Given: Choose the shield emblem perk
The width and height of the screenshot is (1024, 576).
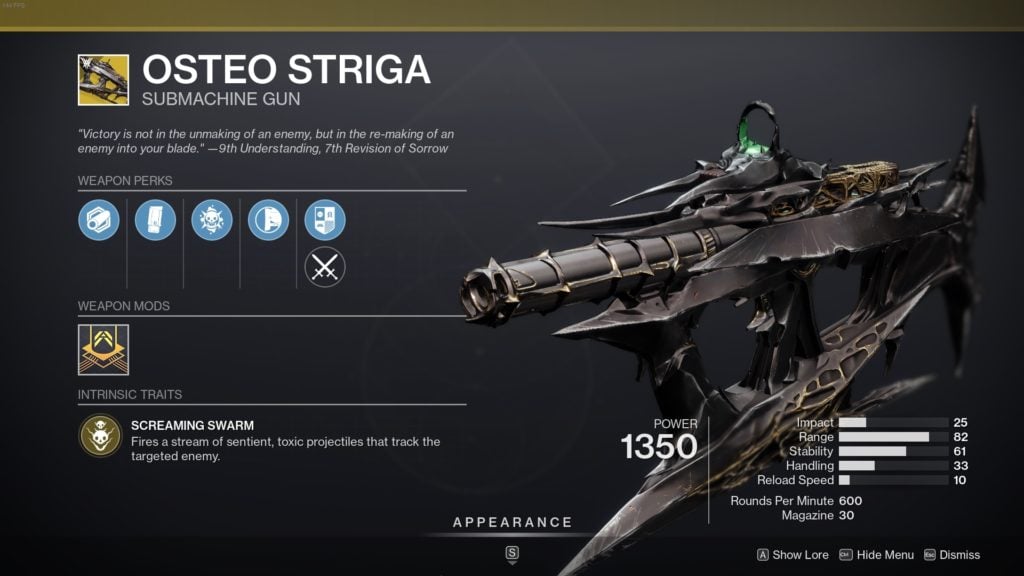Looking at the screenshot, I should click(x=325, y=220).
